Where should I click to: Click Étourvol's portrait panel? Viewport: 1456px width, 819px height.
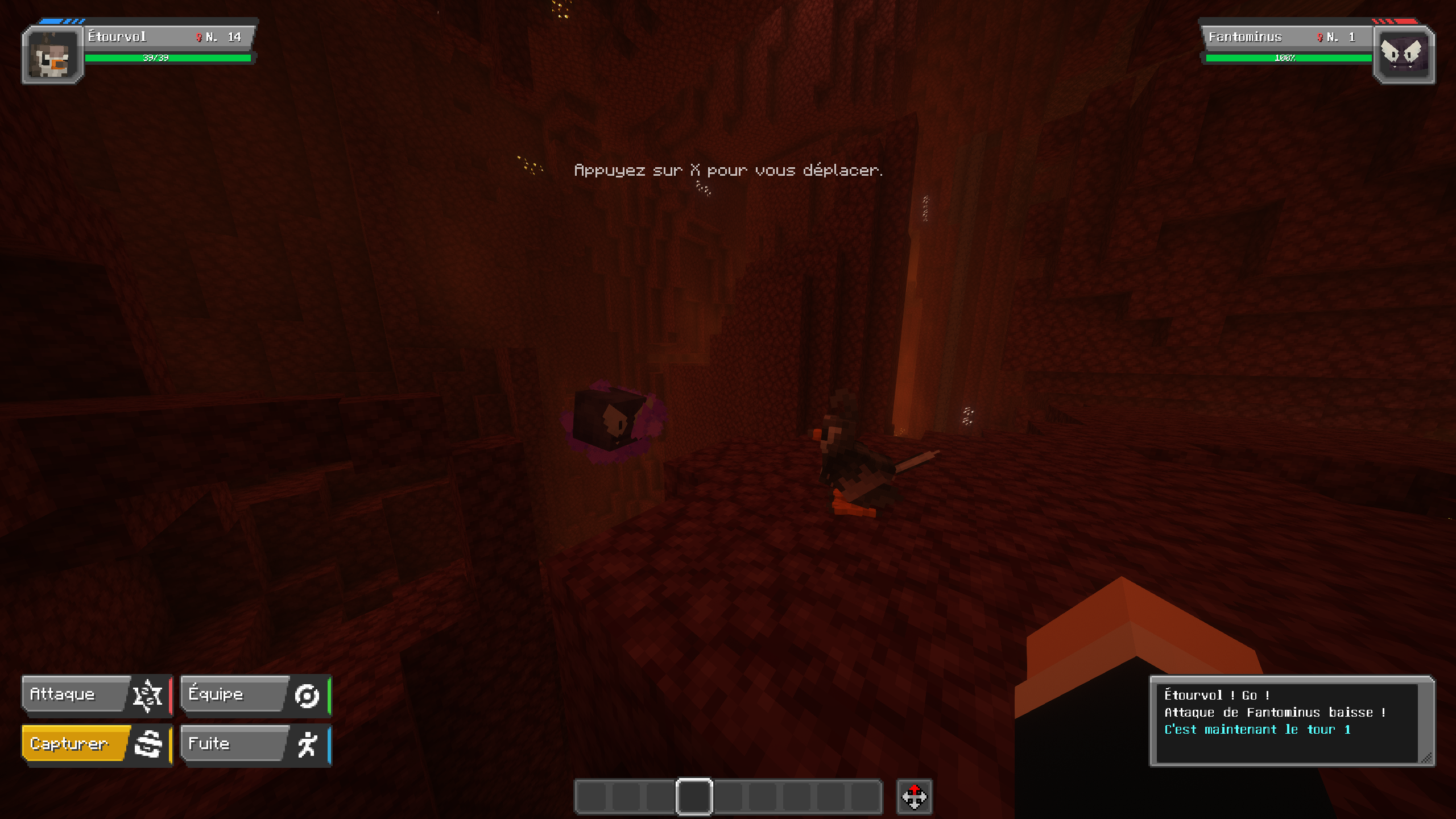(x=53, y=56)
